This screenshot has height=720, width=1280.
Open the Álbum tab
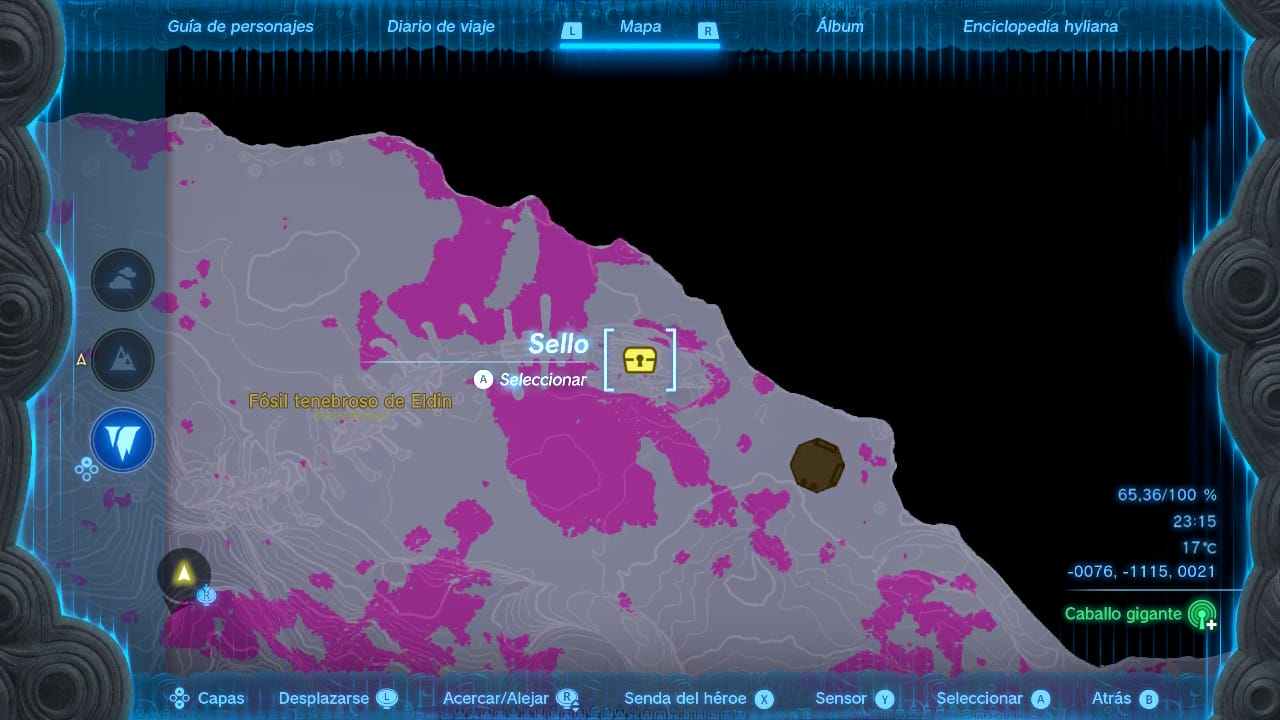coord(840,27)
